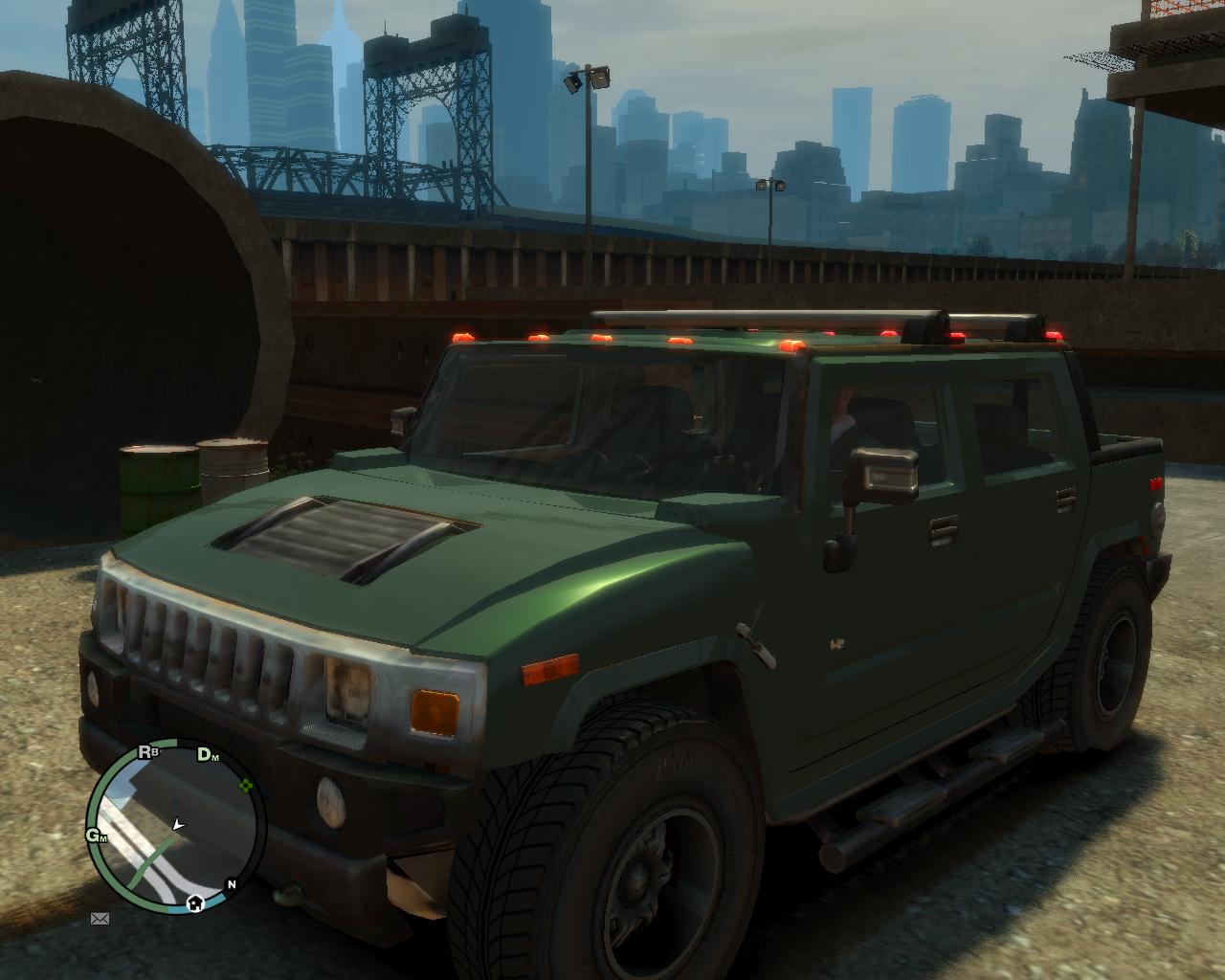This screenshot has width=1225, height=980.
Task: Select the GM mission marker on the radar
Action: 96,835
